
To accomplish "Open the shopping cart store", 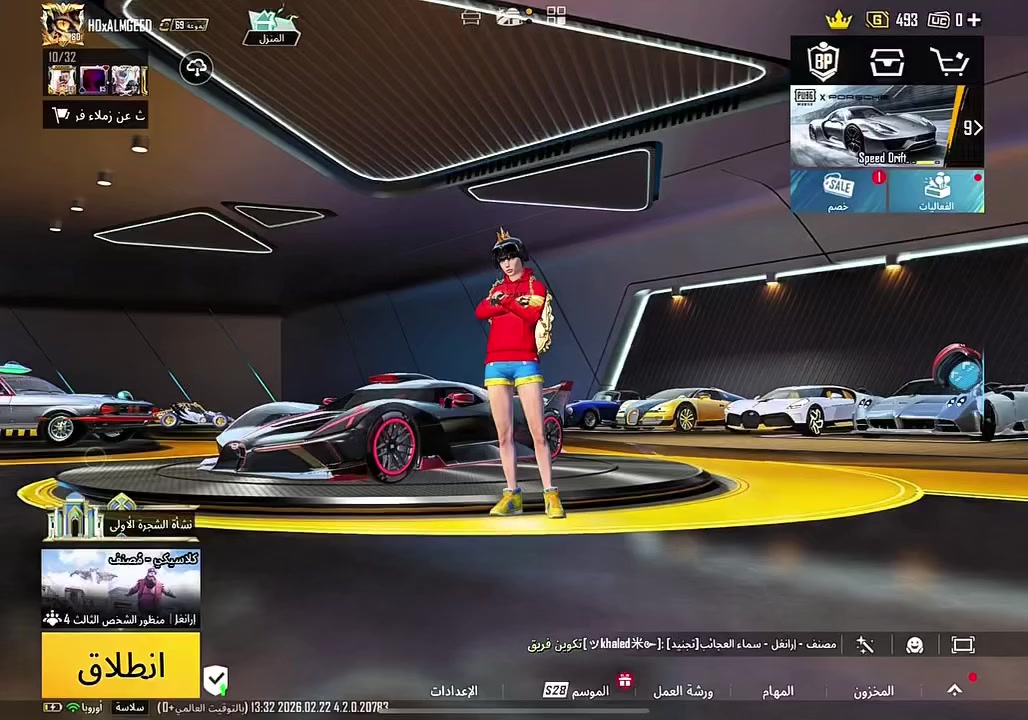I will [x=948, y=62].
